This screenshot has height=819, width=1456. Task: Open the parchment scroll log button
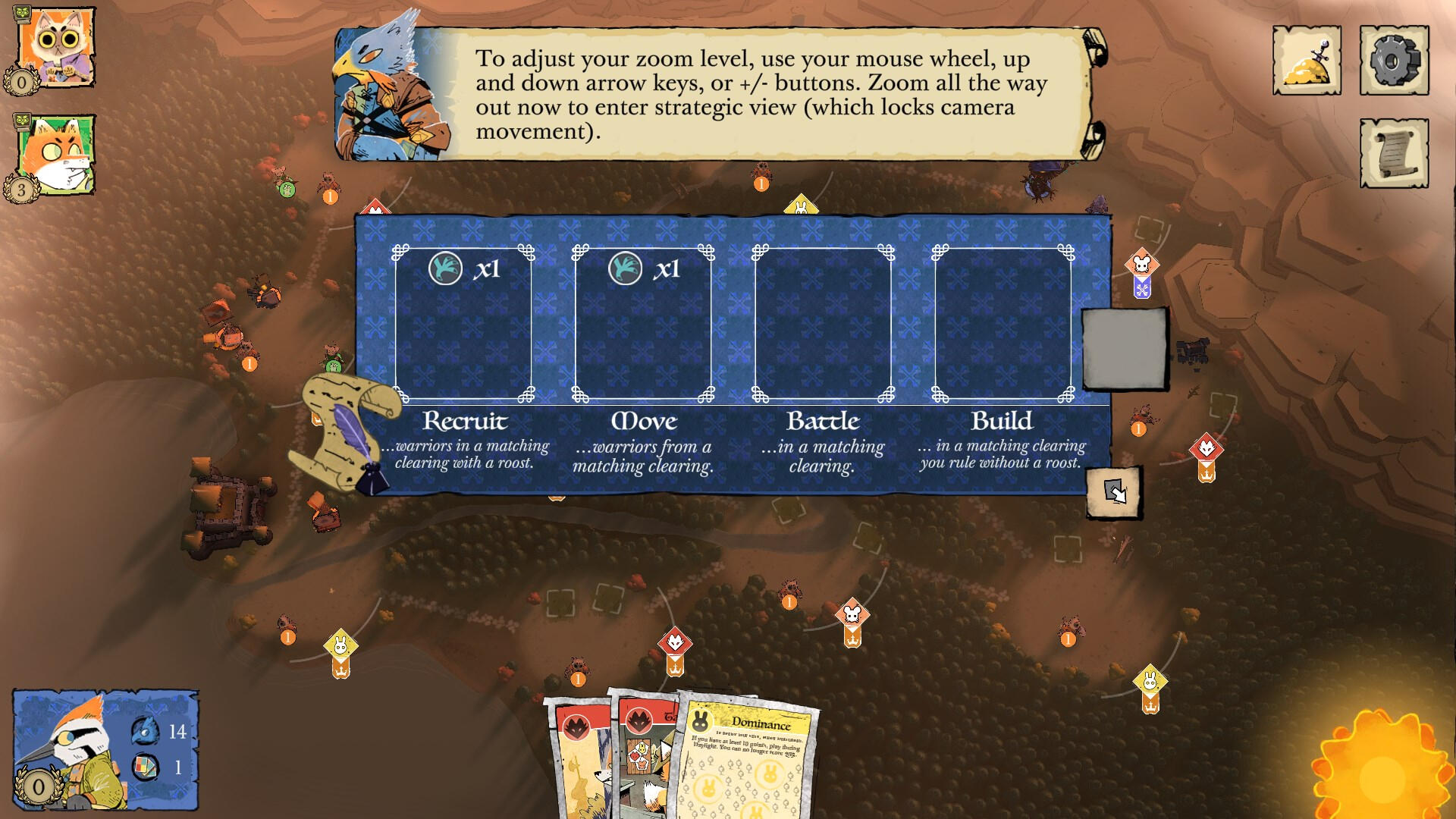pyautogui.click(x=1393, y=153)
